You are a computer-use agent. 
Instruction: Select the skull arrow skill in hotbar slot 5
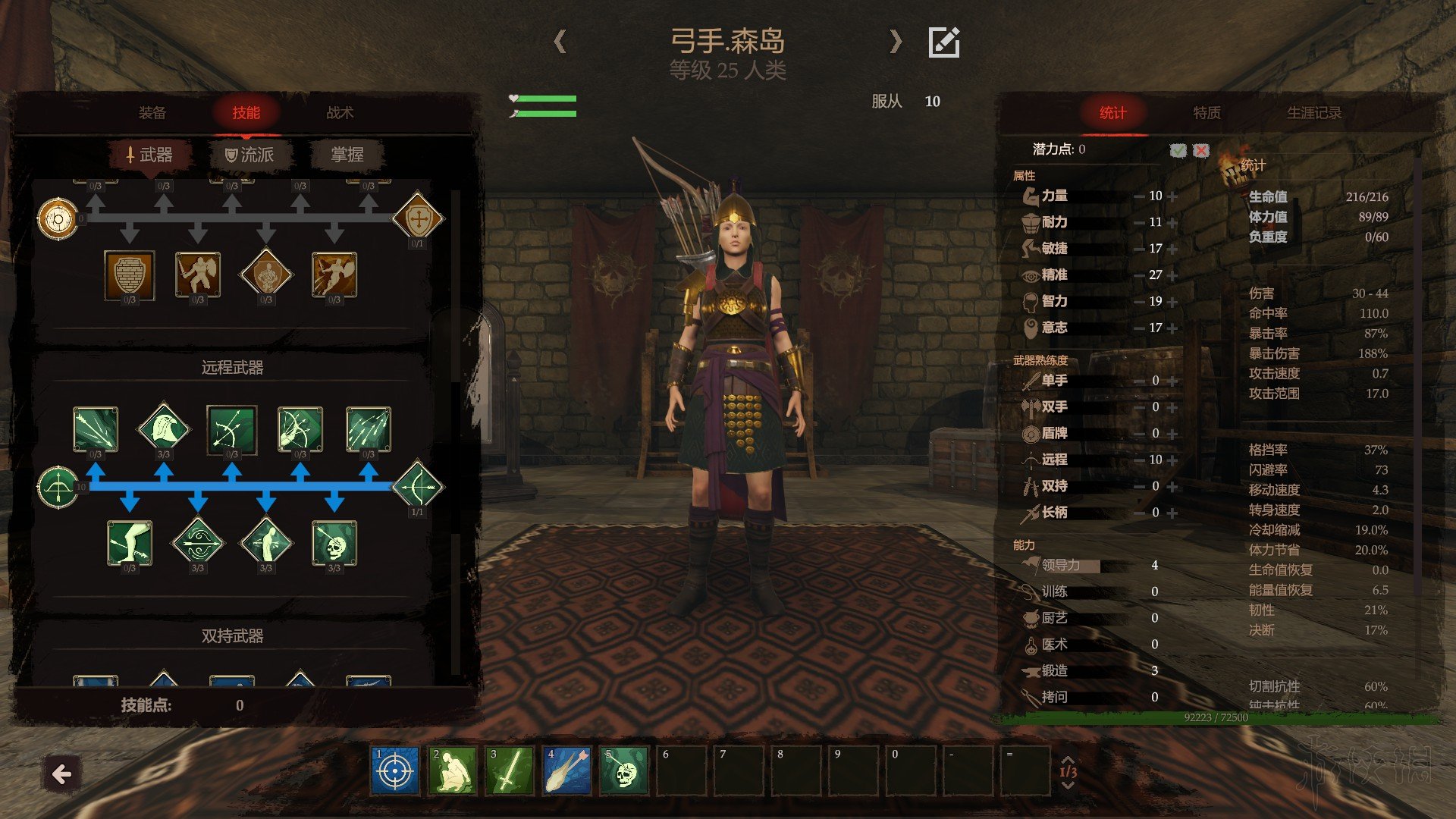(x=624, y=771)
